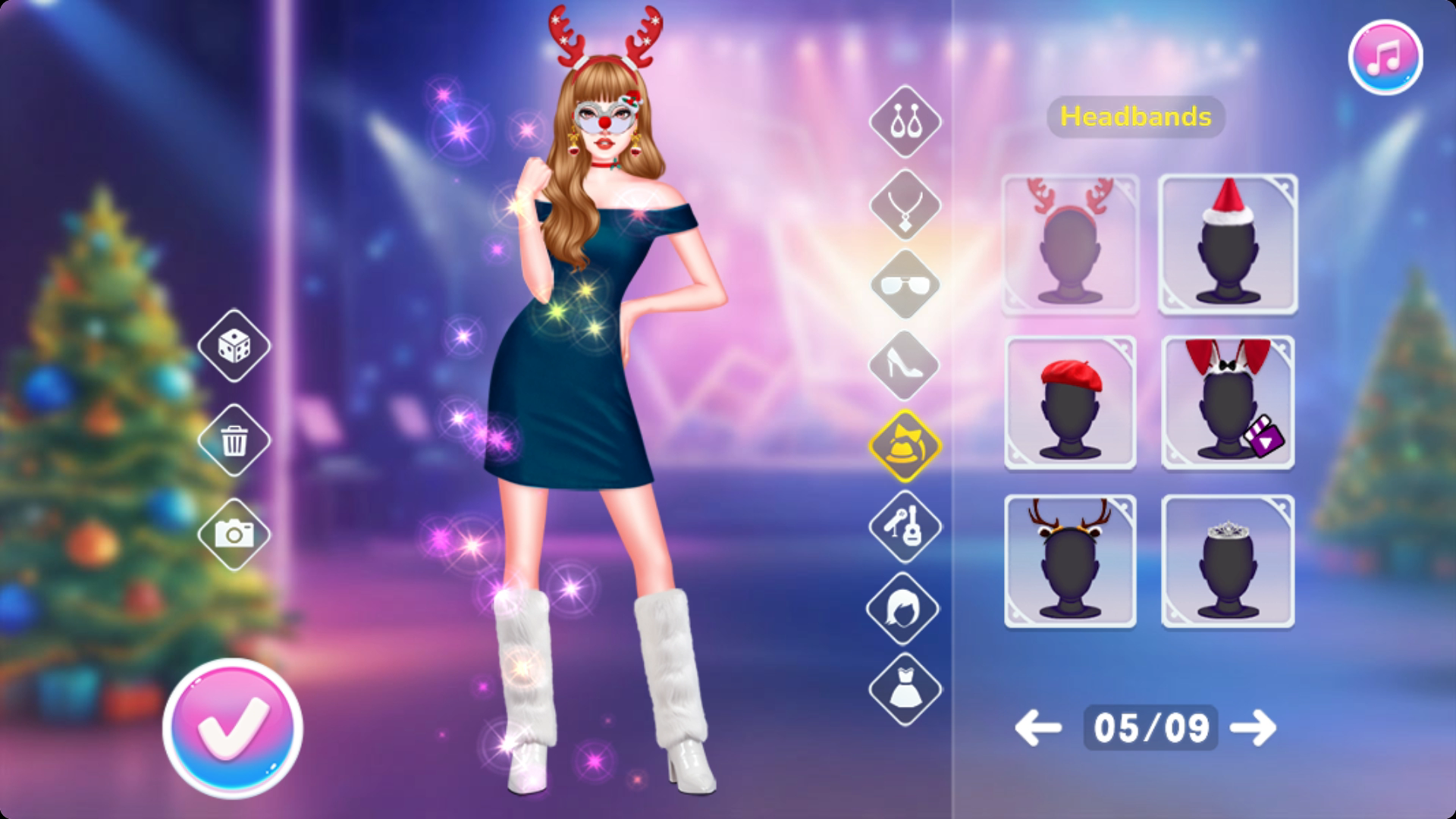The height and width of the screenshot is (819, 1456).
Task: Go to the next headbands page
Action: pos(1253,728)
